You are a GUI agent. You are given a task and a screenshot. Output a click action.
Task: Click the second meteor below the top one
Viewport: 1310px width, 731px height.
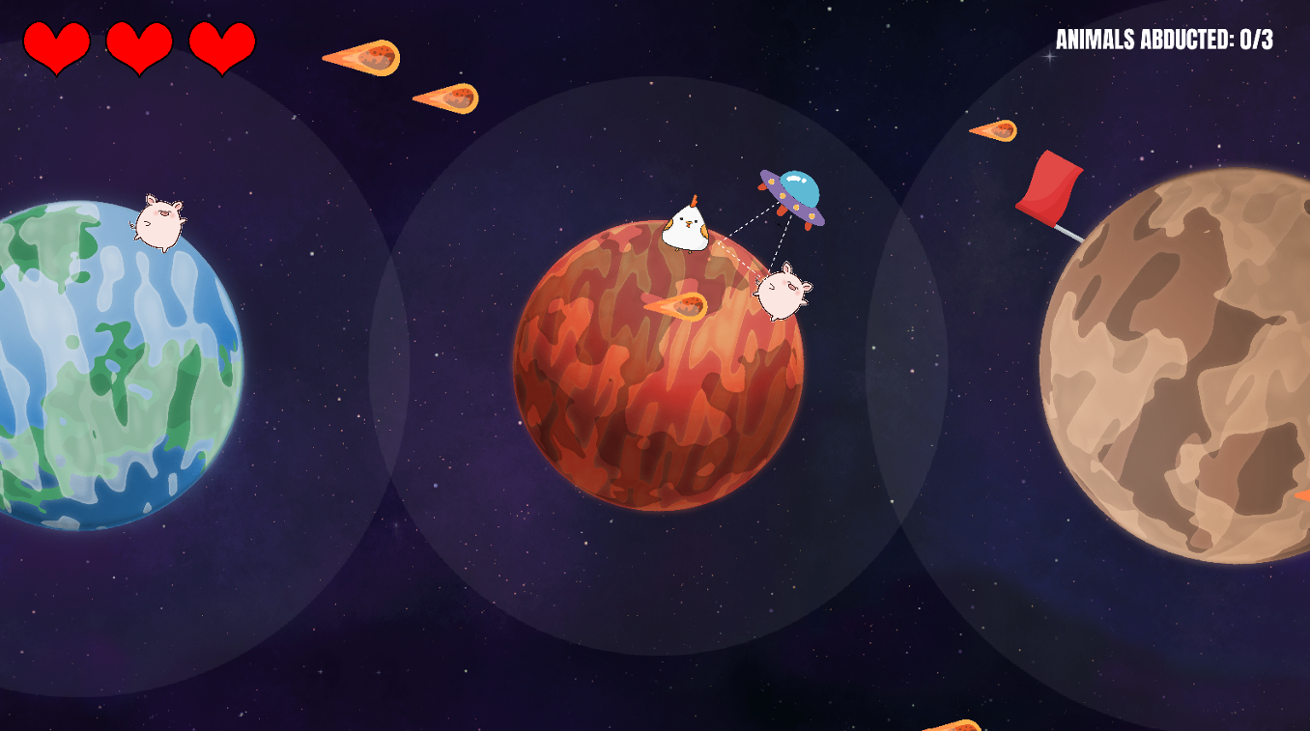click(x=447, y=100)
